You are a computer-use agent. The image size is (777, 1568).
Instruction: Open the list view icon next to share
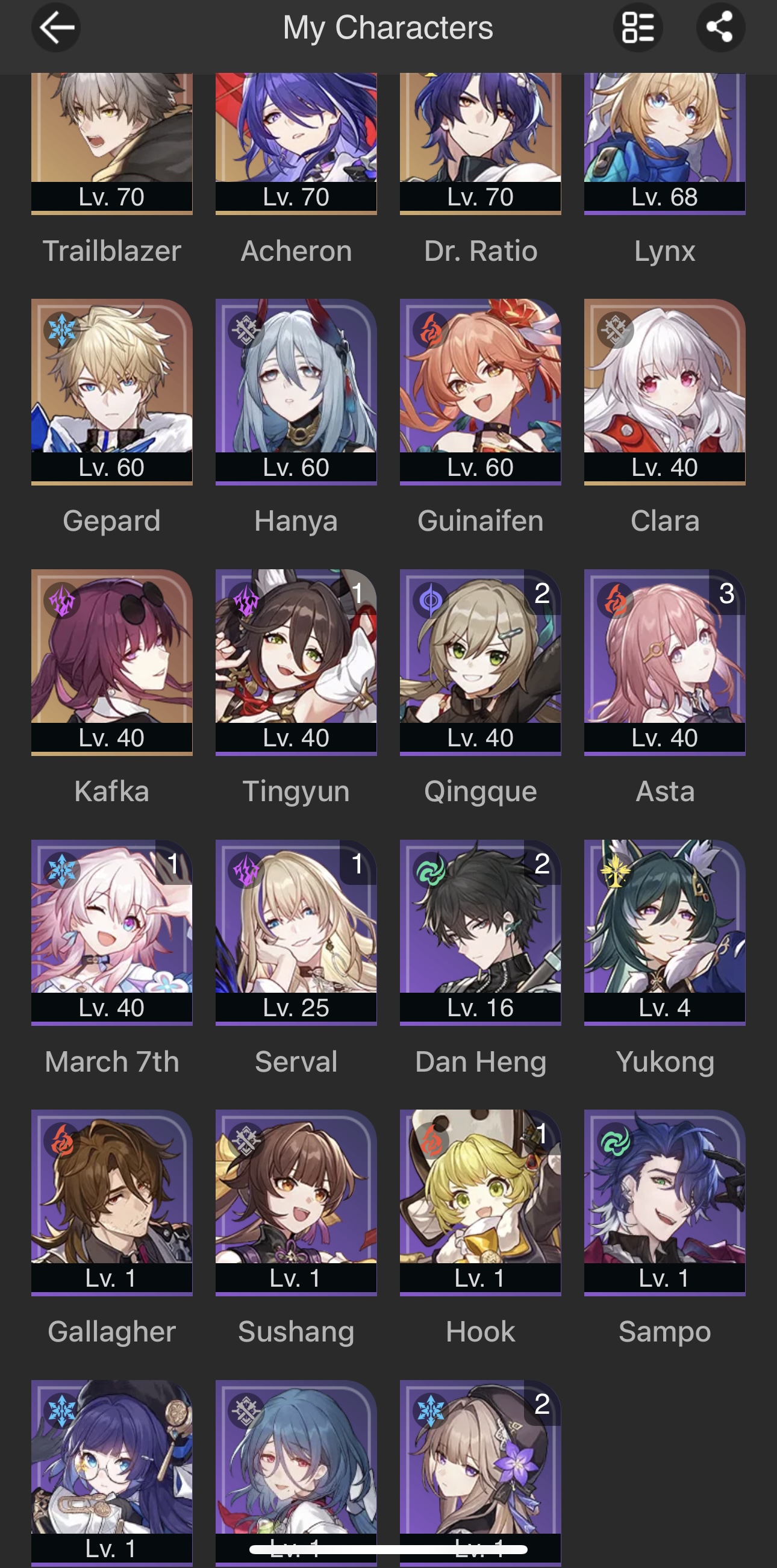tap(638, 27)
